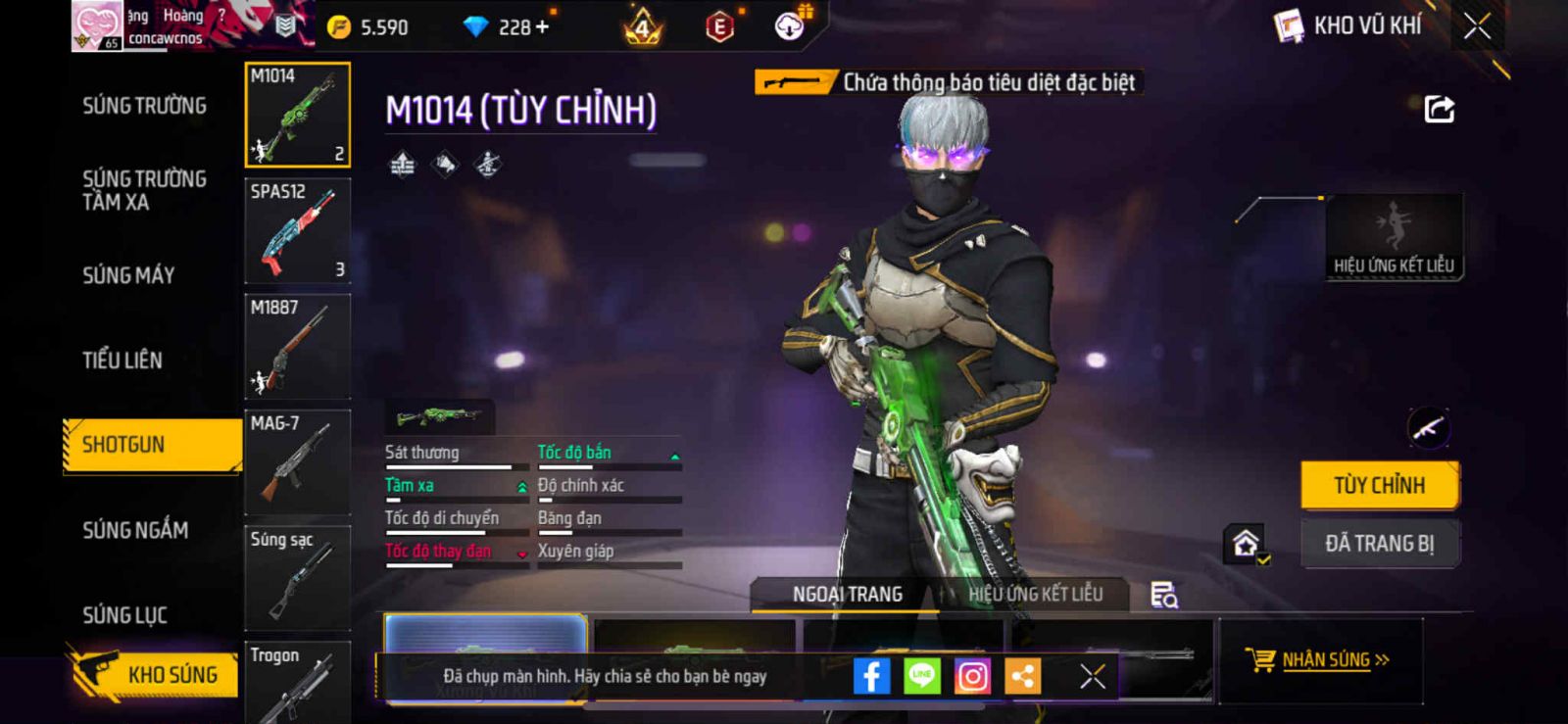Share screenshot to Facebook
1568x724 pixels.
(871, 676)
